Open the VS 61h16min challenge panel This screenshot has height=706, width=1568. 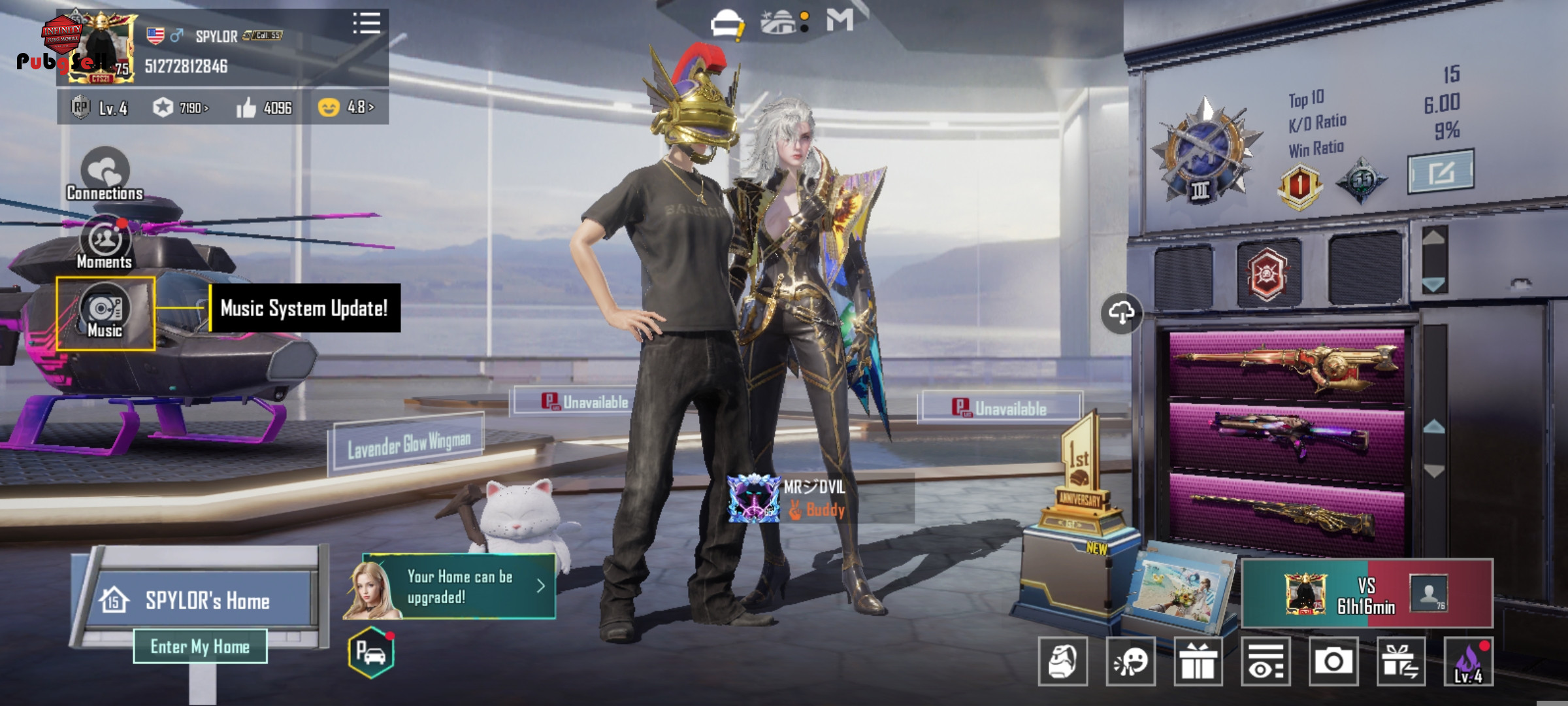[x=1367, y=594]
